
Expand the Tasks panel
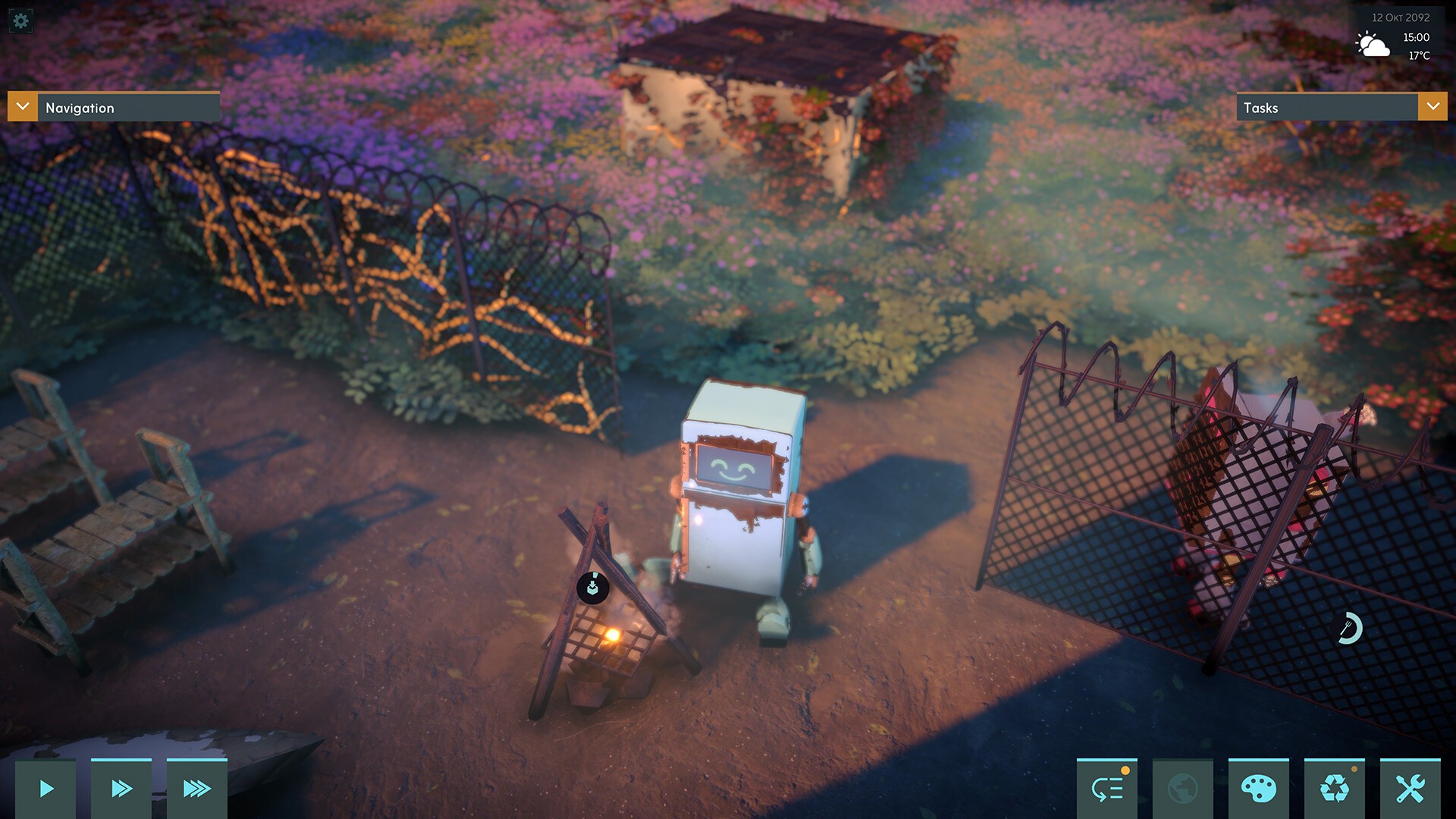pyautogui.click(x=1432, y=107)
